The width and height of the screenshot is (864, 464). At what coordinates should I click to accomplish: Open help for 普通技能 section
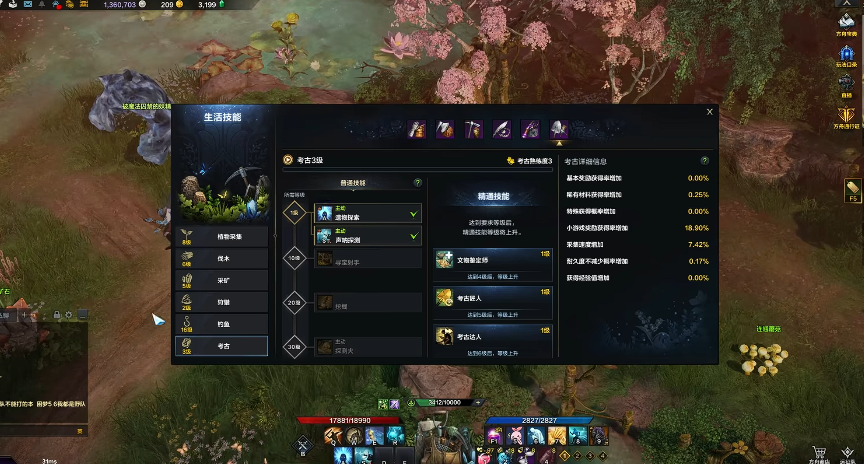418,183
